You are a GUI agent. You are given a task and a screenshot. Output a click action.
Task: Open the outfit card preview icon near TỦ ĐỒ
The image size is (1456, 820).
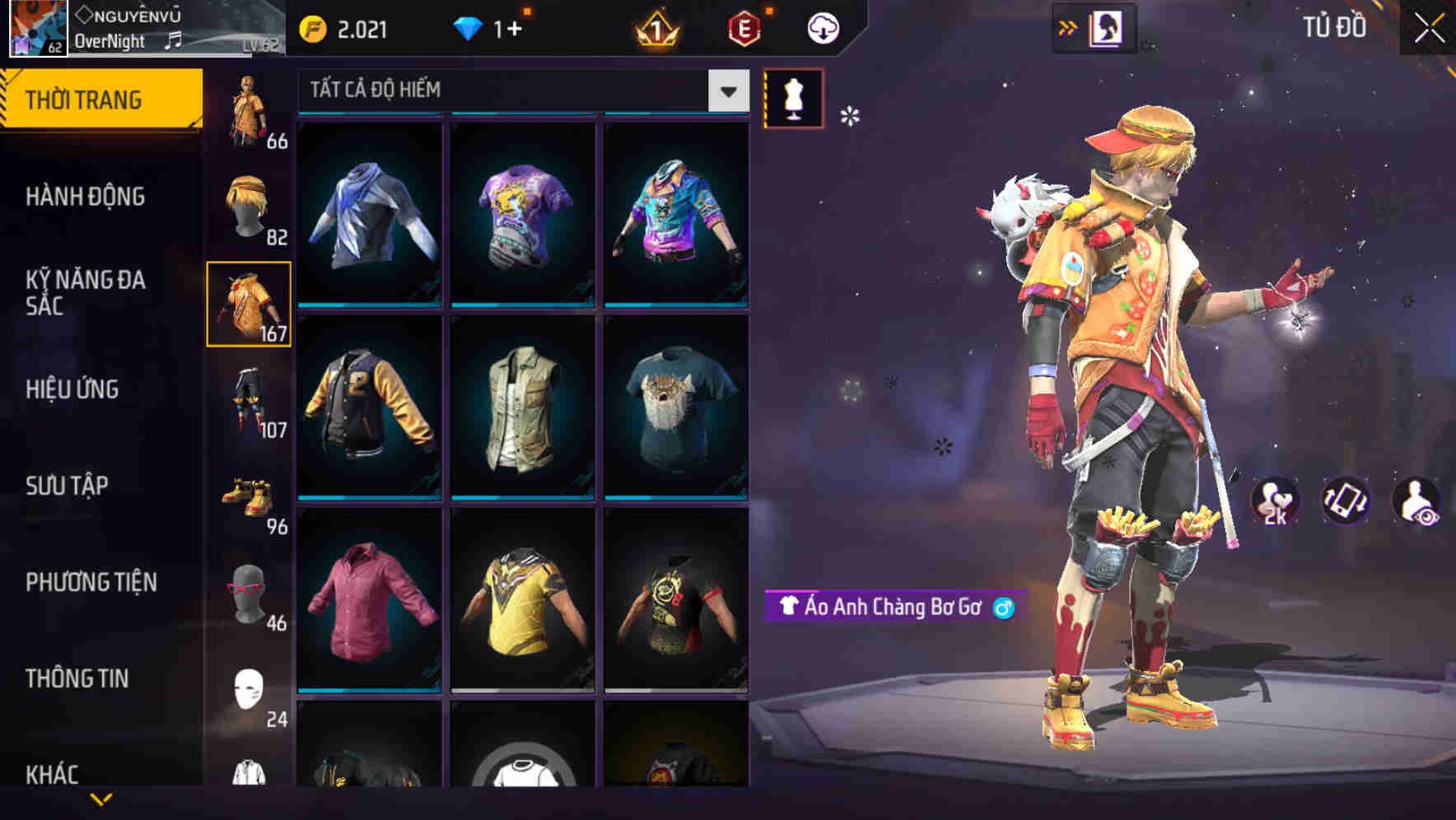point(1104,26)
